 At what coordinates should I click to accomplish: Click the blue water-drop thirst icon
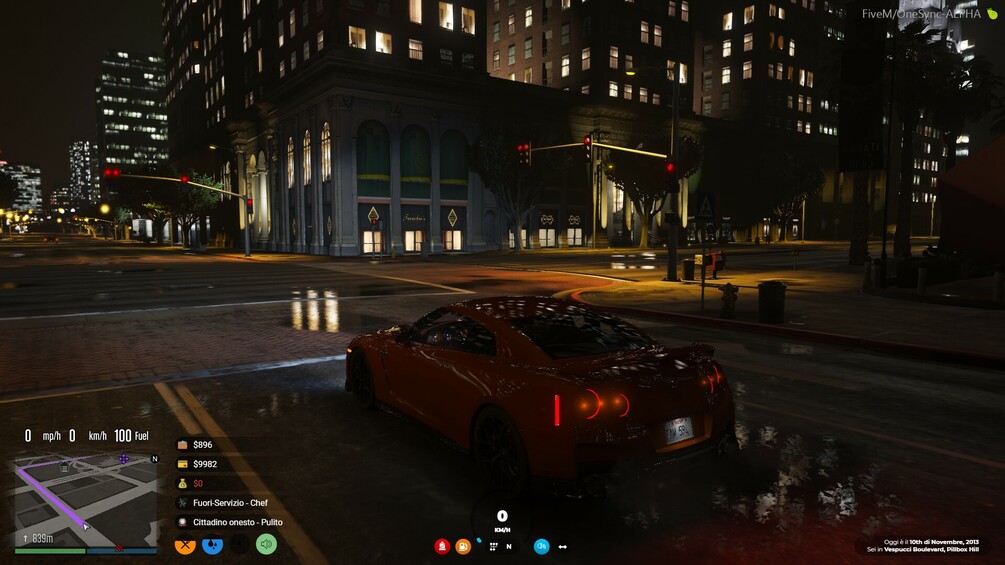pyautogui.click(x=212, y=545)
